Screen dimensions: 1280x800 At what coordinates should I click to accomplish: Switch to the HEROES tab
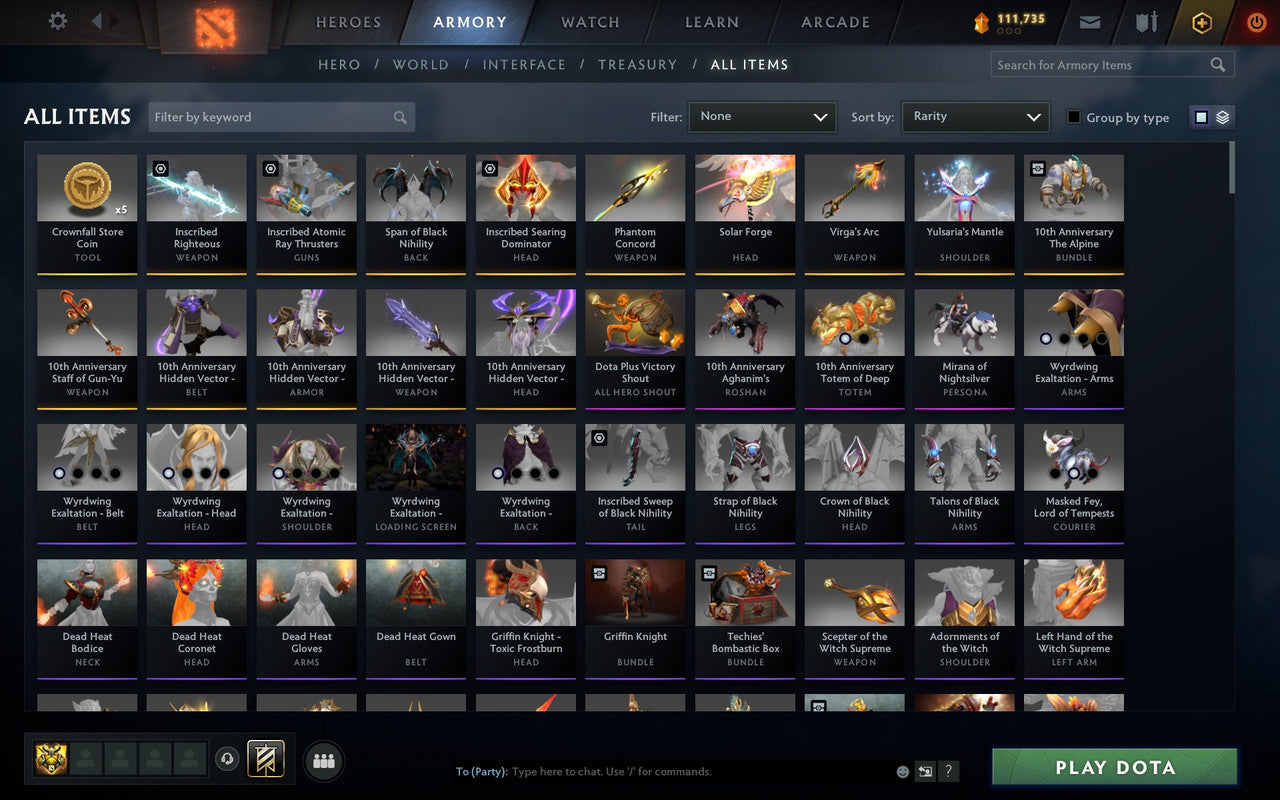347,22
